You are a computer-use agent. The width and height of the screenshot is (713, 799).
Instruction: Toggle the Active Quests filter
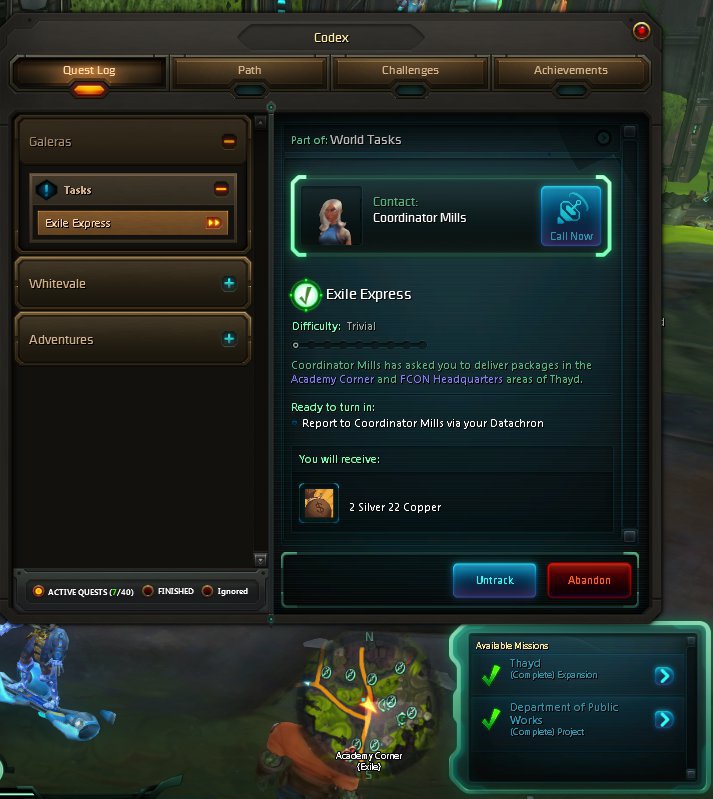(39, 591)
